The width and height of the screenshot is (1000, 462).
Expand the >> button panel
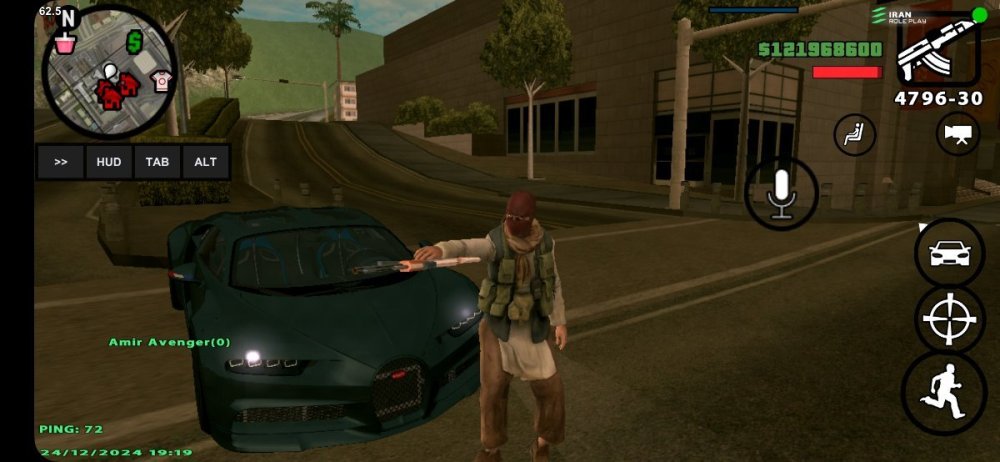pyautogui.click(x=61, y=162)
